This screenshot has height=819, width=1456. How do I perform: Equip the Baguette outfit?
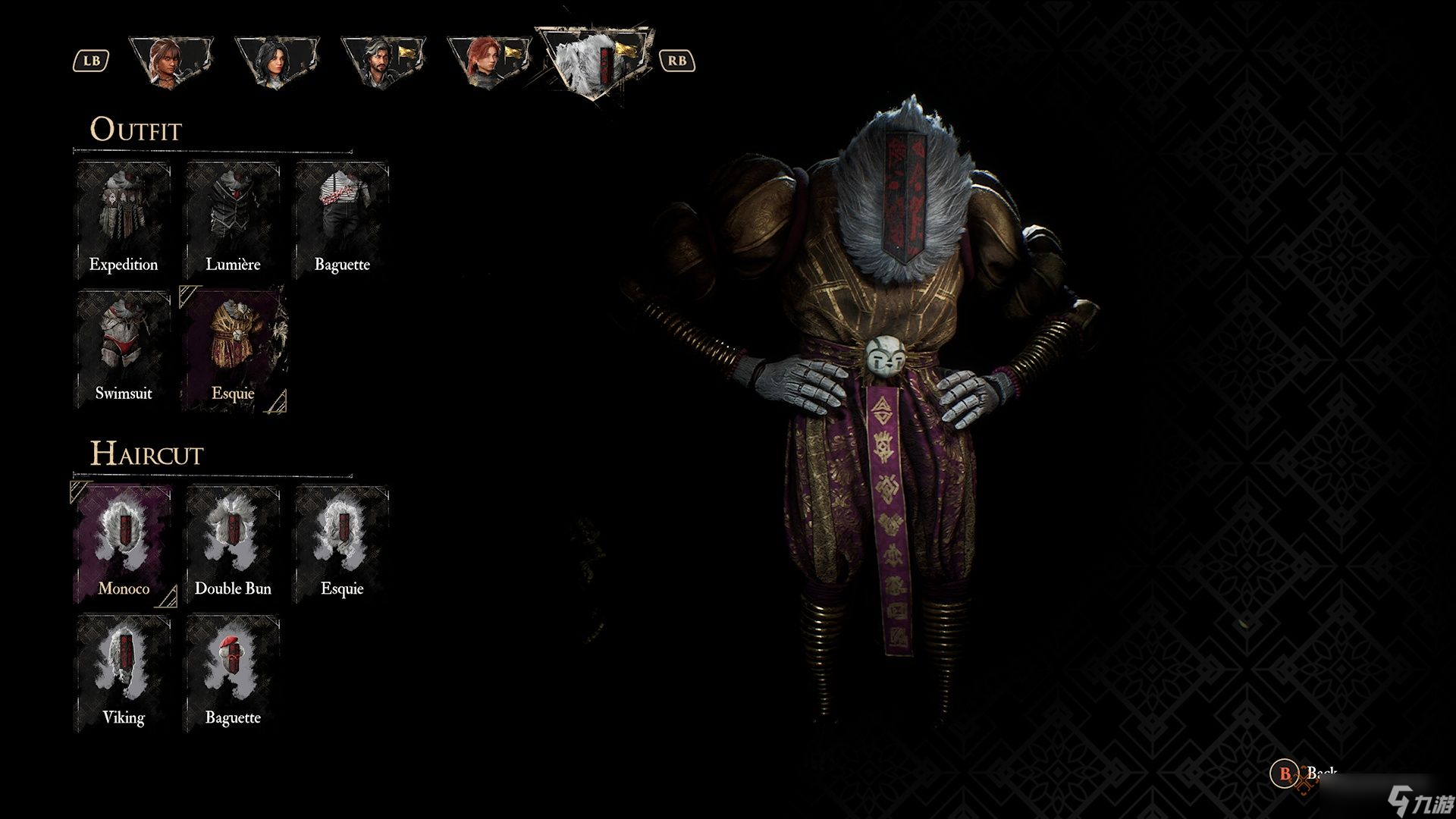[342, 220]
